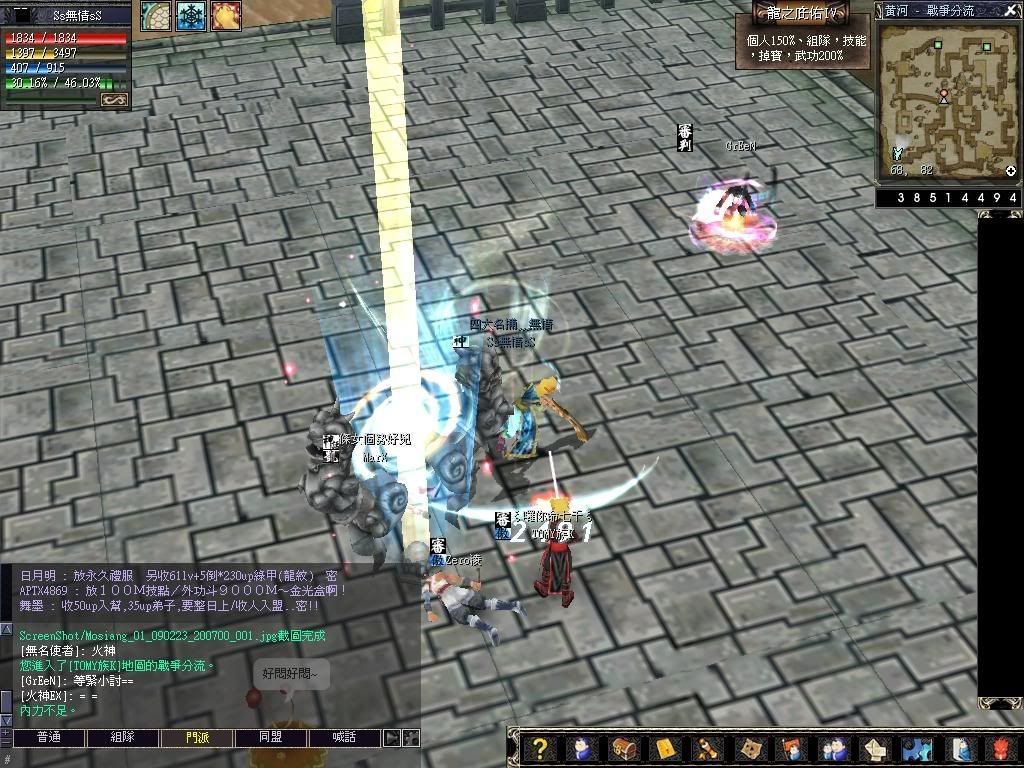Click the golden fist buff icon
Image resolution: width=1024 pixels, height=768 pixels.
coord(225,15)
